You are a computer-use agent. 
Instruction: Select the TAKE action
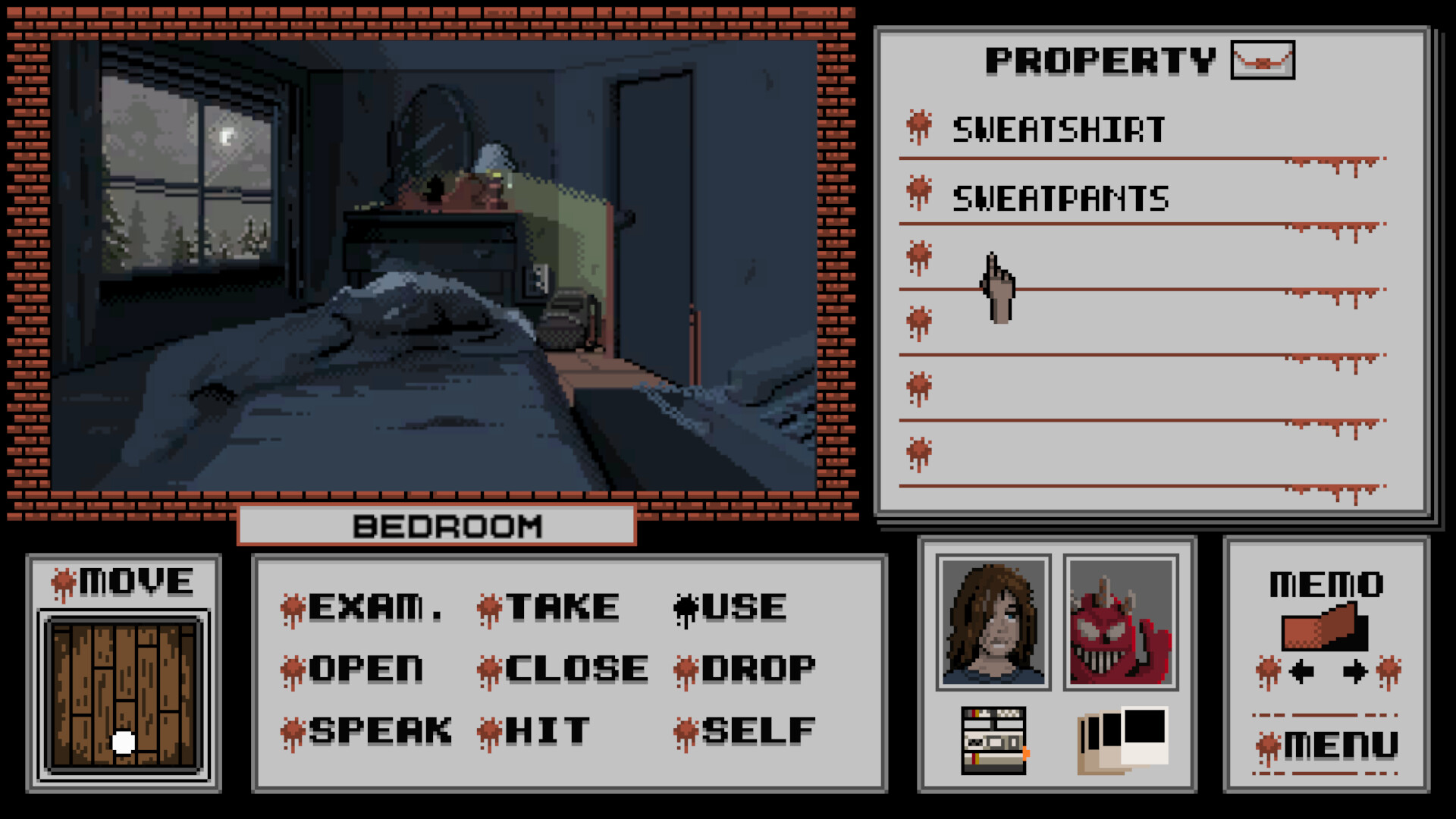pyautogui.click(x=561, y=606)
